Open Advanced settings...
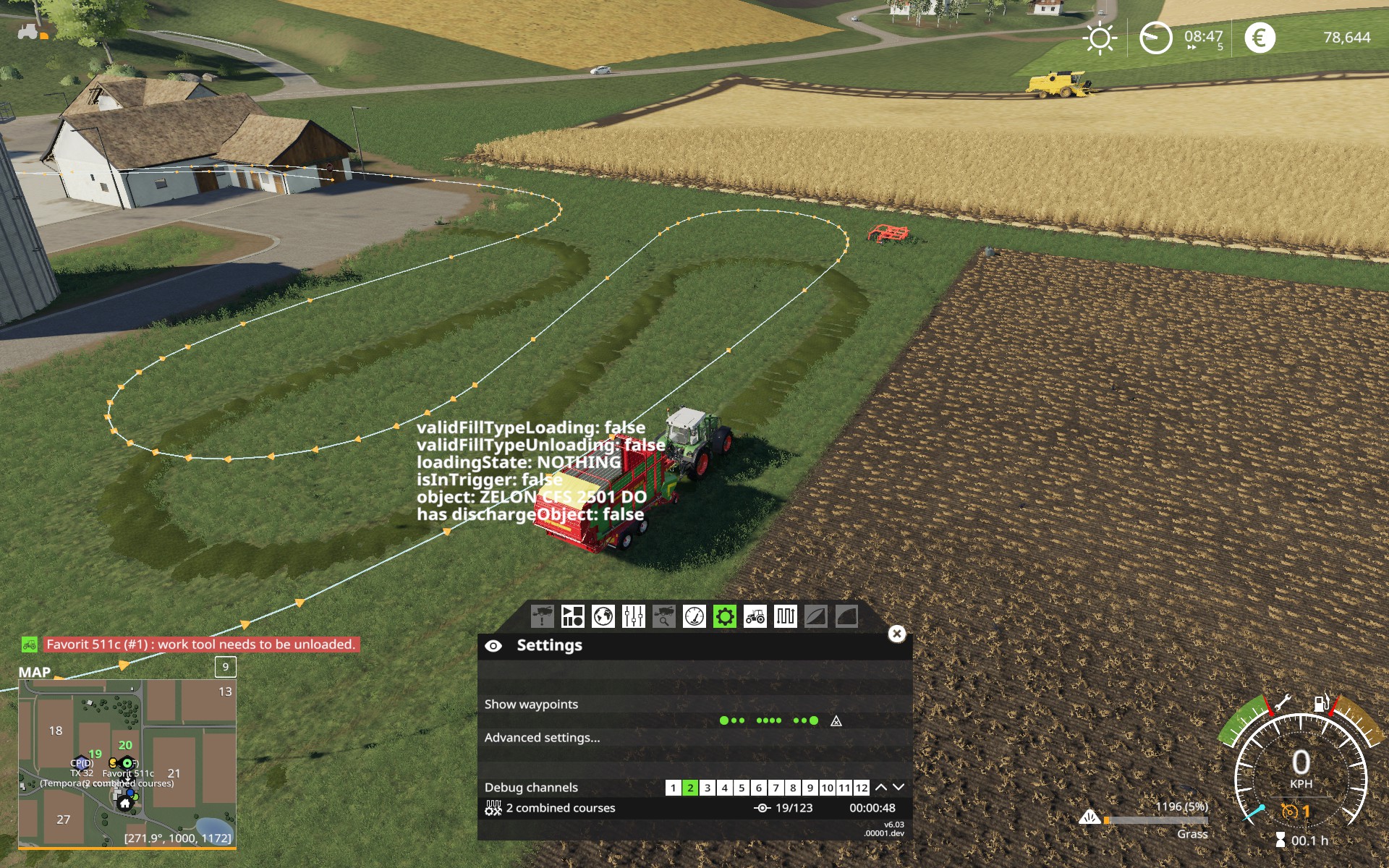The height and width of the screenshot is (868, 1389). point(542,737)
